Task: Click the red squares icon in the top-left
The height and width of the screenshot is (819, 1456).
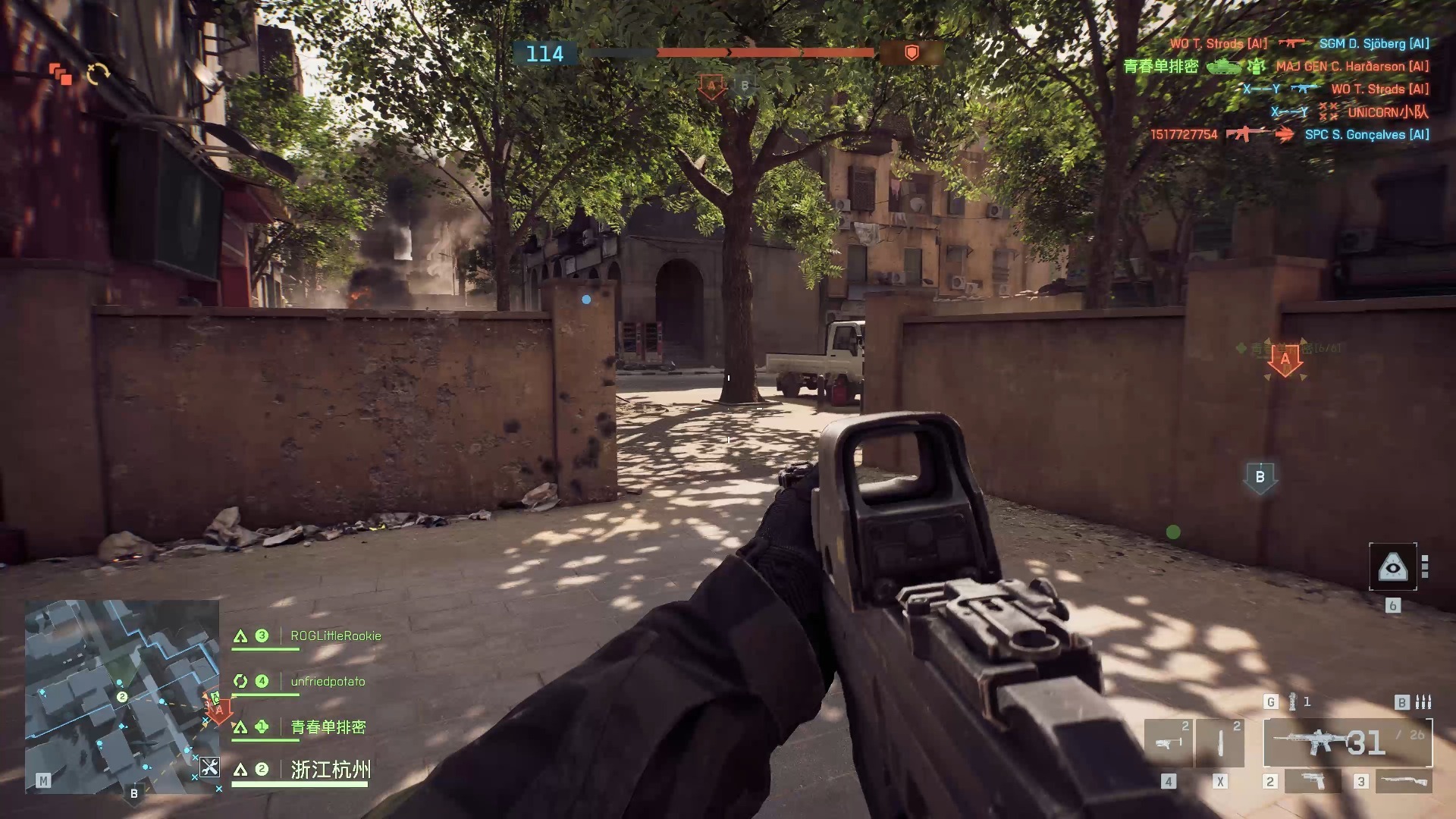Action: point(61,74)
